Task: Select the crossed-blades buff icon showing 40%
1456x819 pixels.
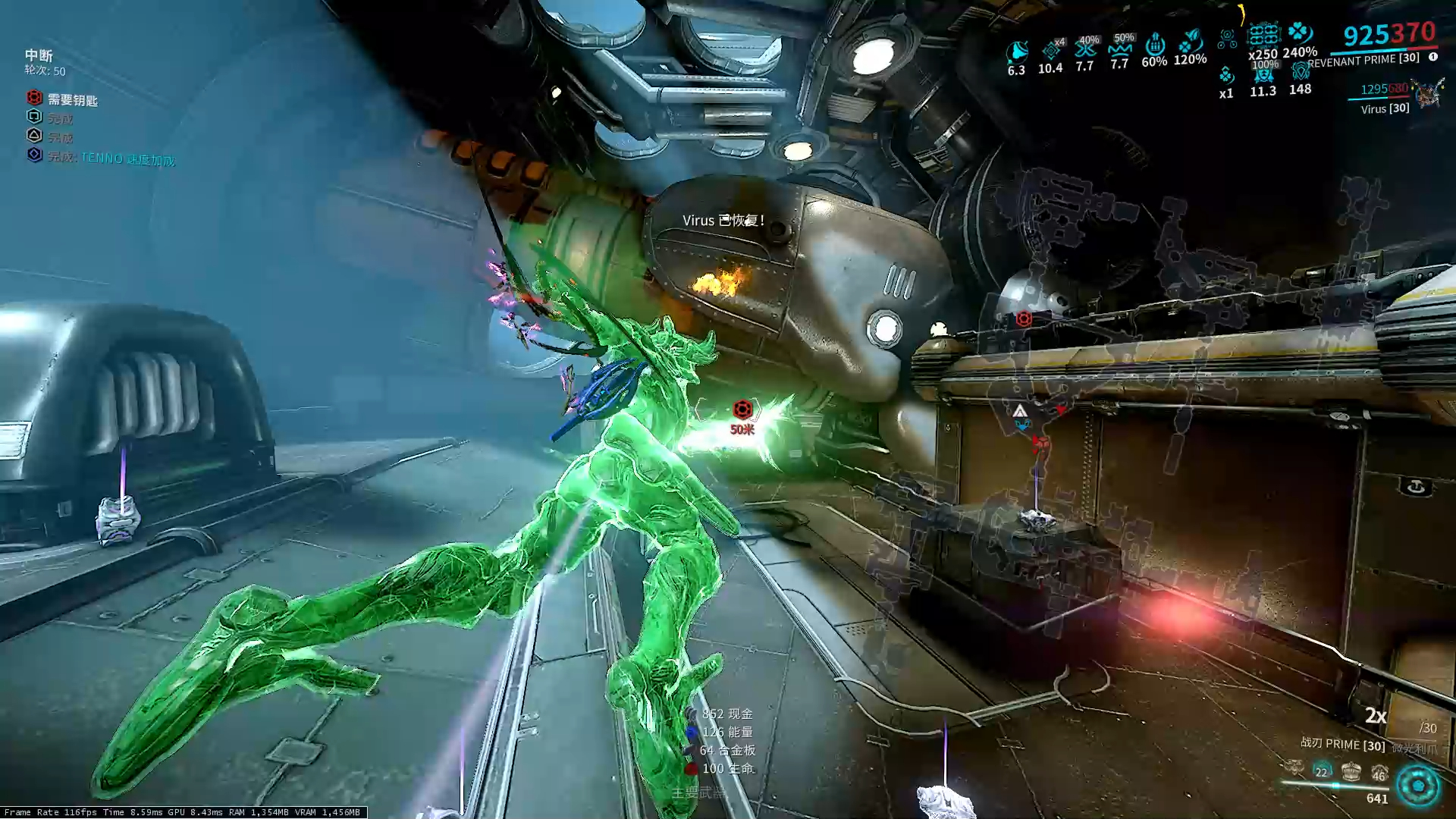Action: pos(1085,49)
